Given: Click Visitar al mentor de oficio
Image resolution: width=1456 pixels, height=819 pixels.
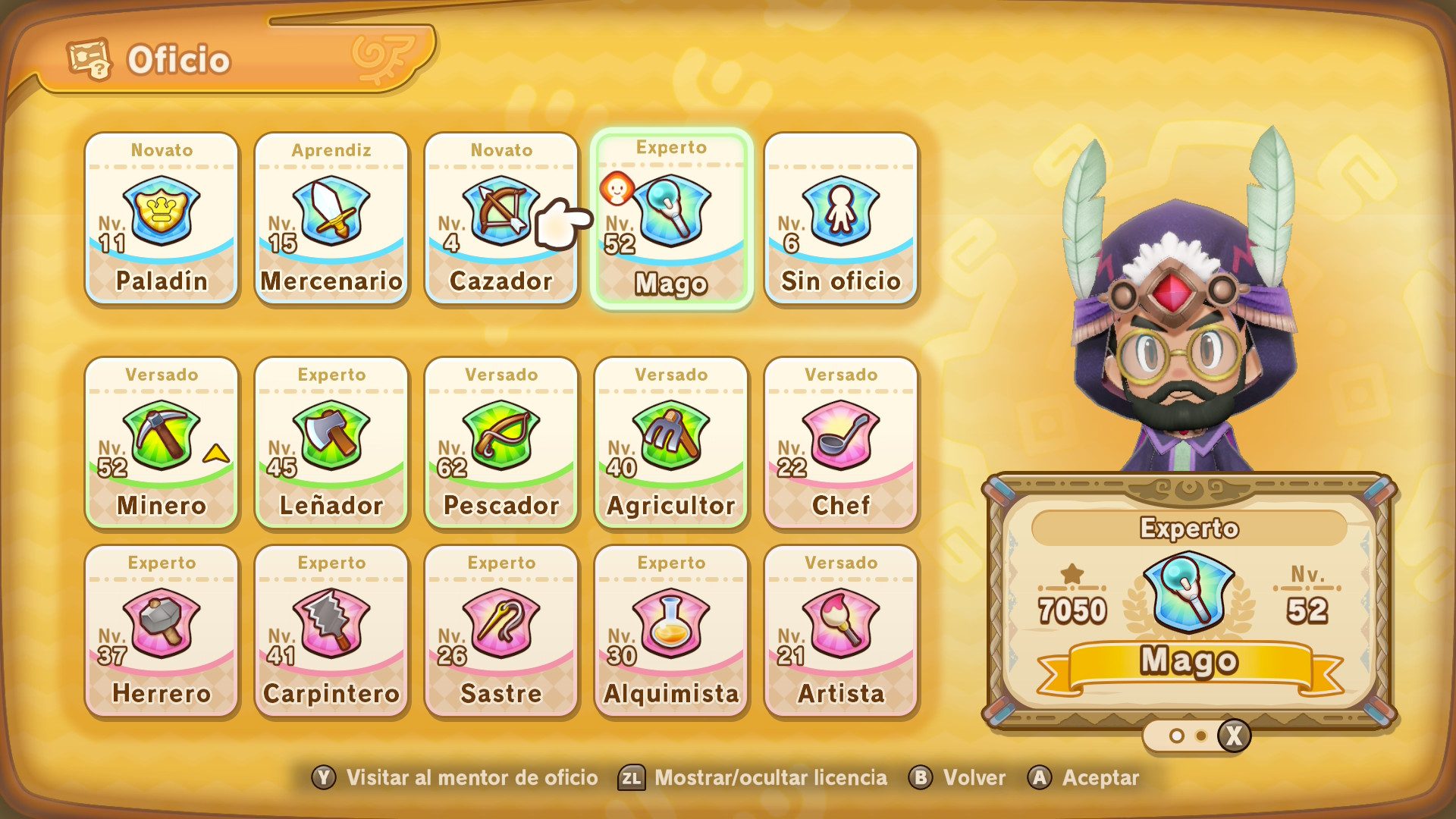Looking at the screenshot, I should click(455, 778).
